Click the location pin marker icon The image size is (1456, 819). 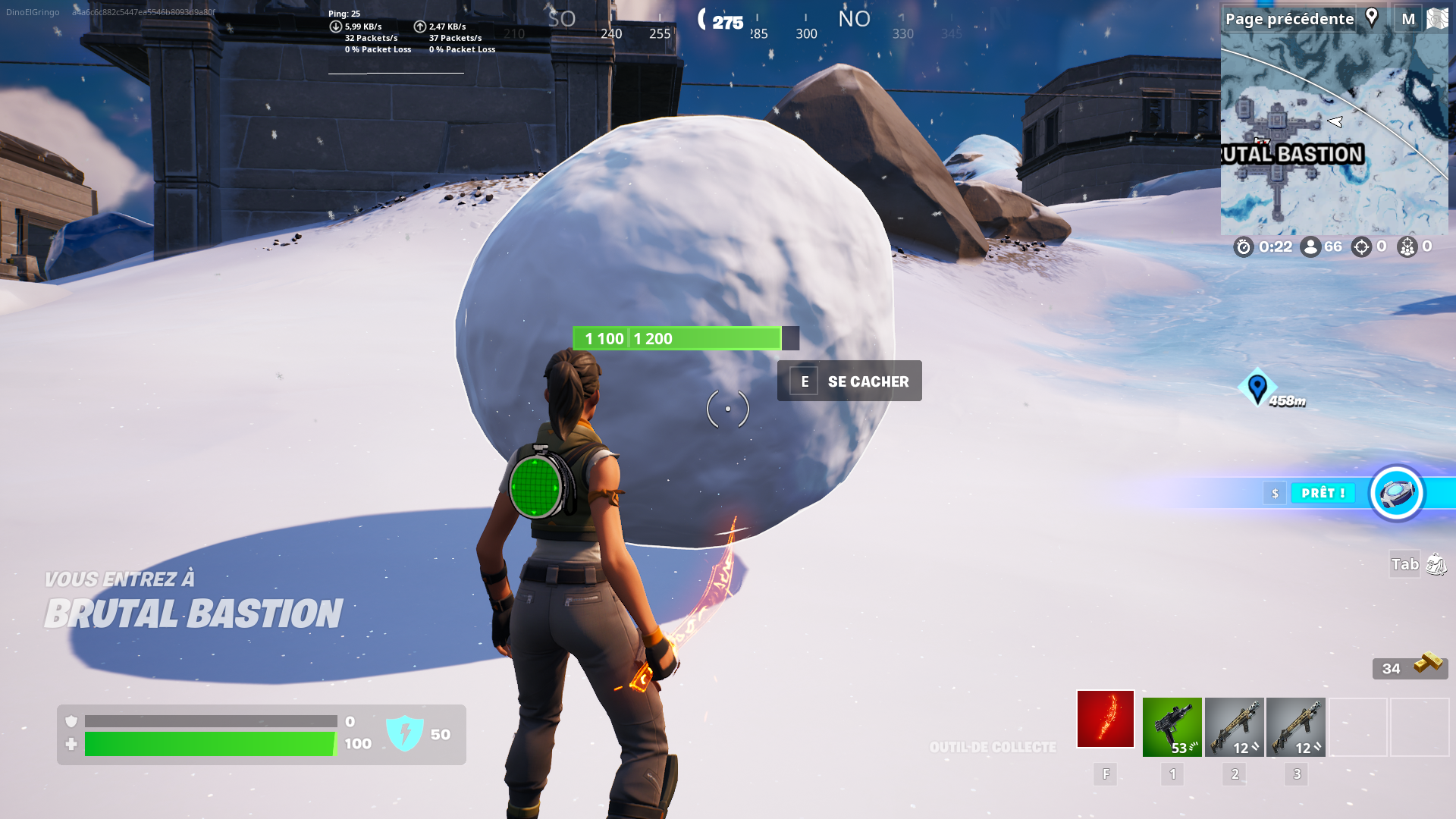[1372, 17]
